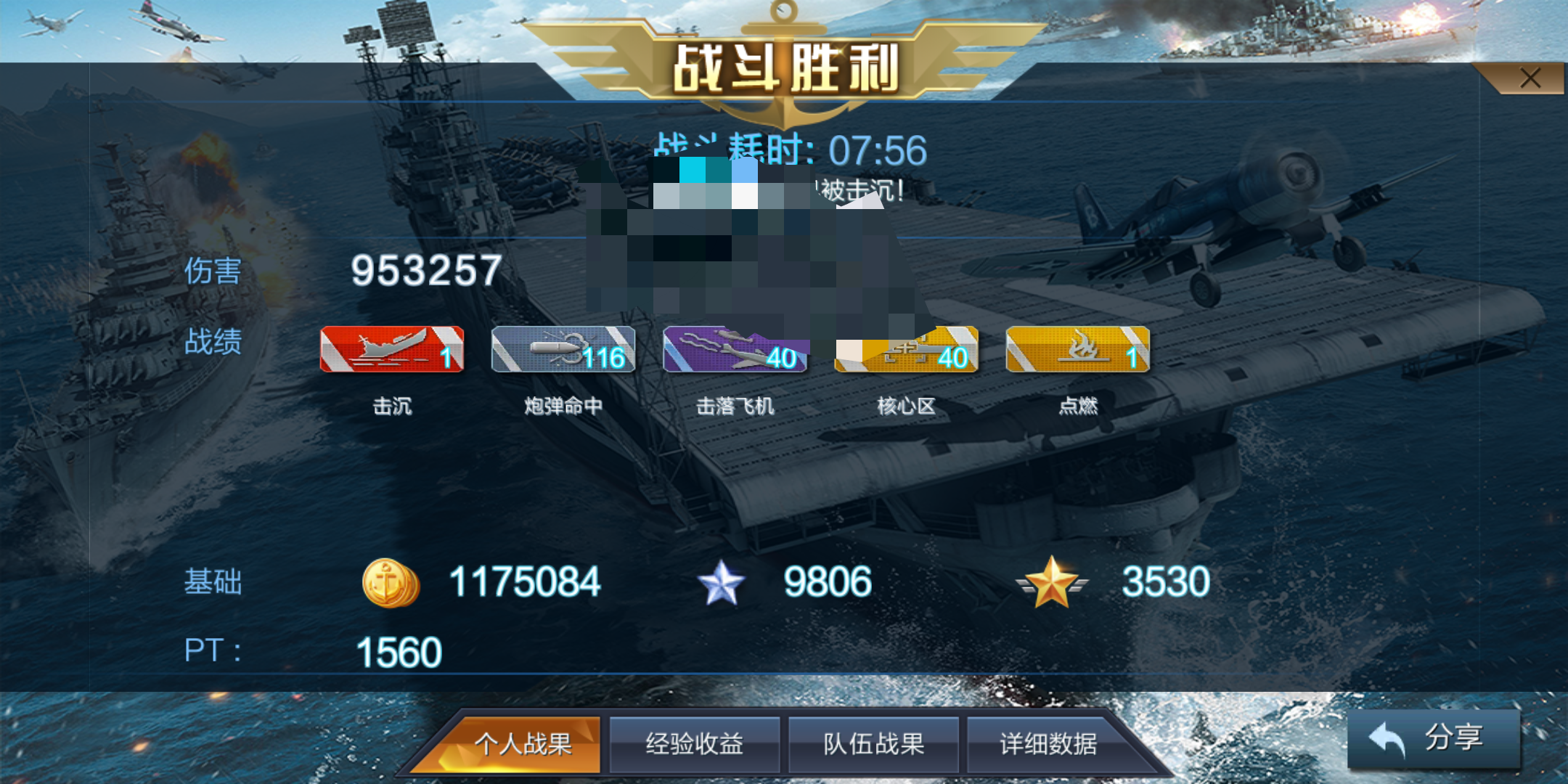Click the 核心区 citadel hit icon
1568x784 pixels.
907,351
